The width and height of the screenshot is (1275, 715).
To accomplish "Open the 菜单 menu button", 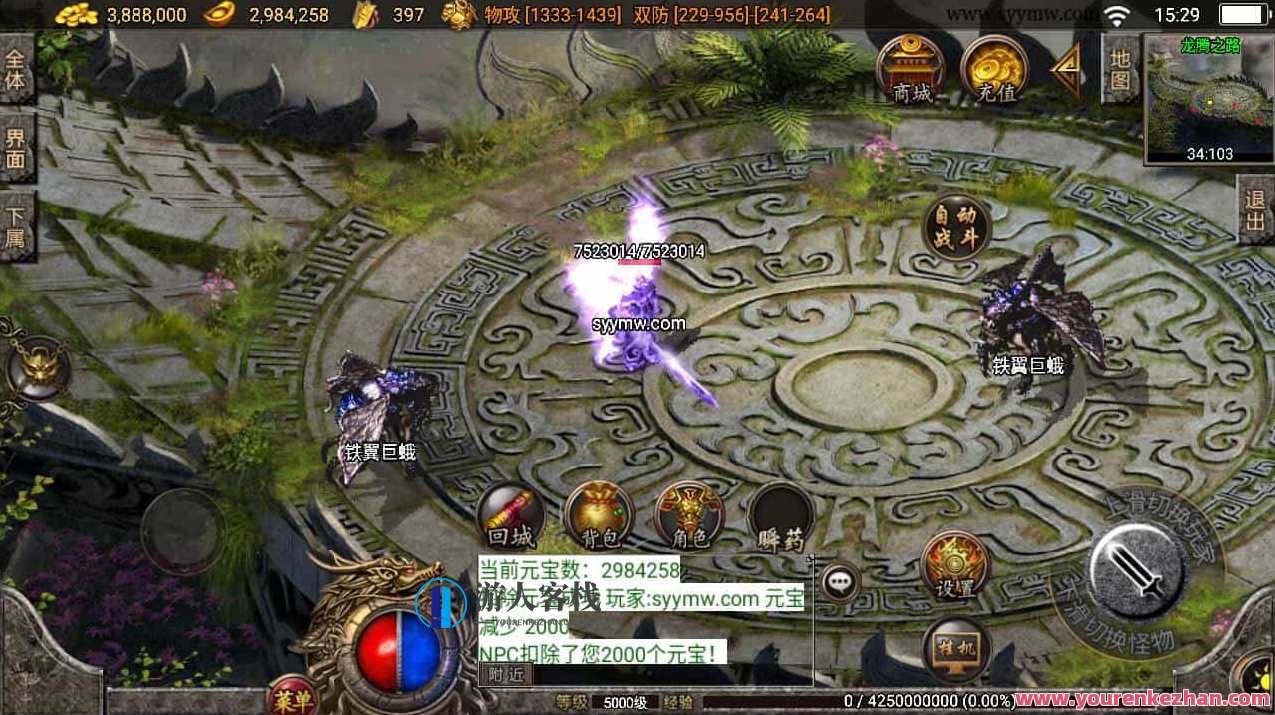I will pos(292,697).
